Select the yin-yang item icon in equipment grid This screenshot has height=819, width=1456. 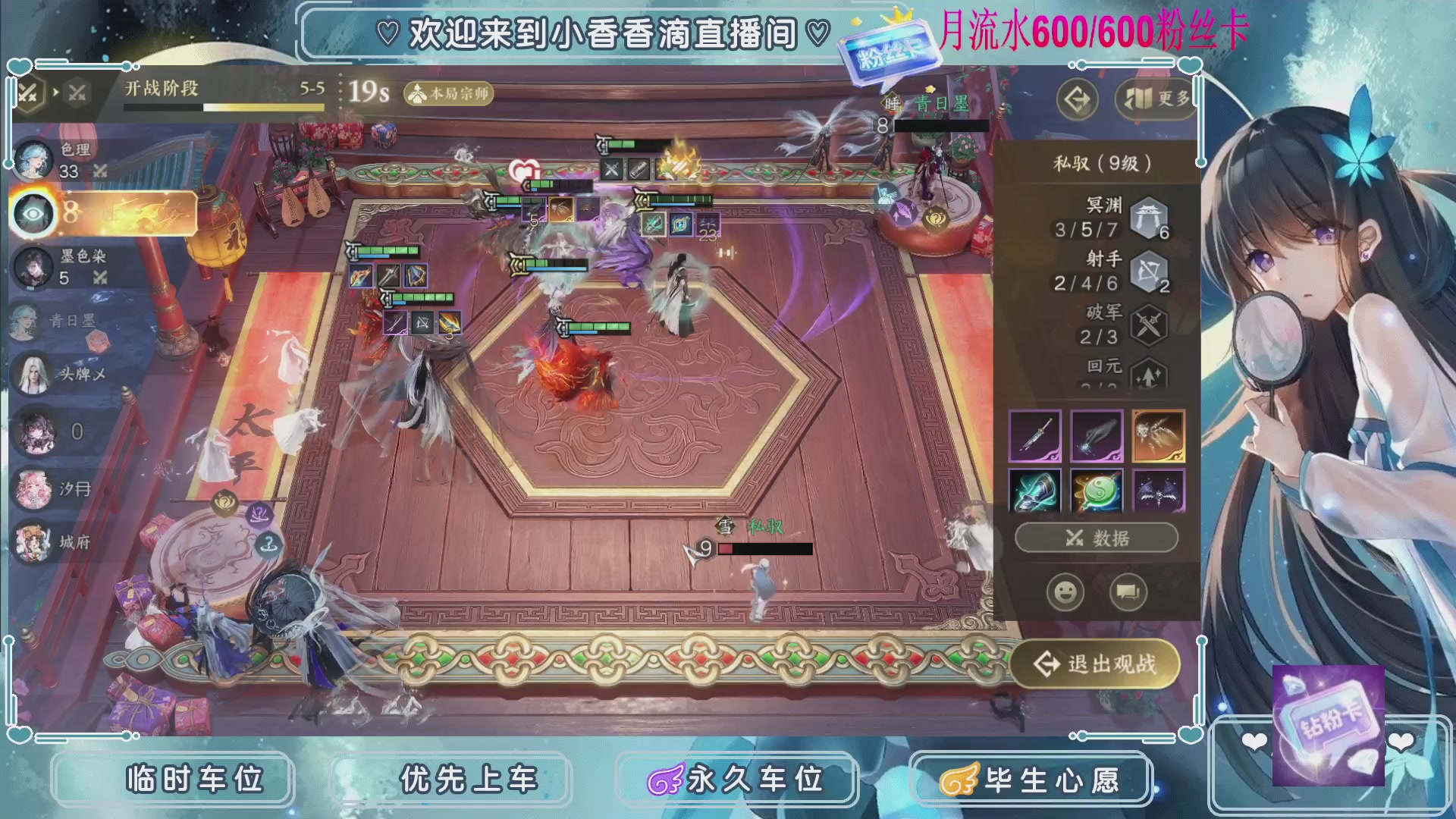pyautogui.click(x=1097, y=491)
